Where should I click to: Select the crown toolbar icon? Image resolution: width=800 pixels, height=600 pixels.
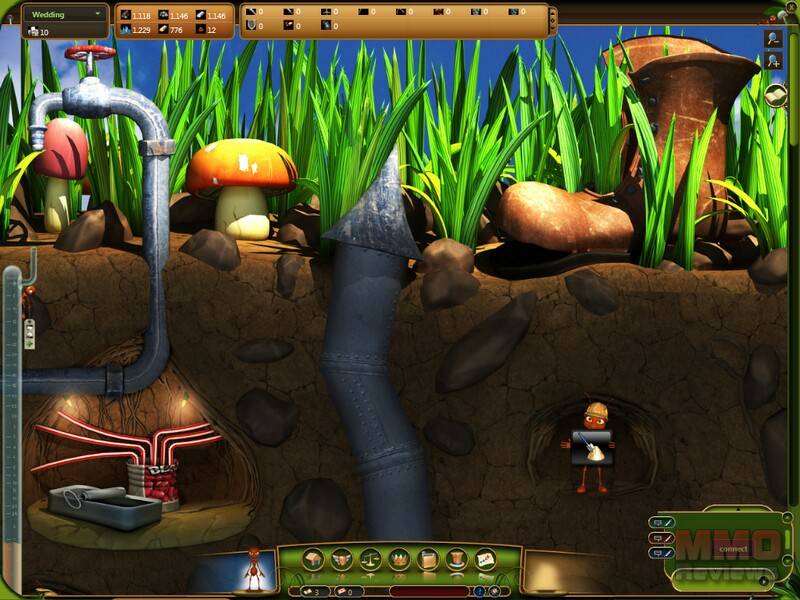(399, 560)
